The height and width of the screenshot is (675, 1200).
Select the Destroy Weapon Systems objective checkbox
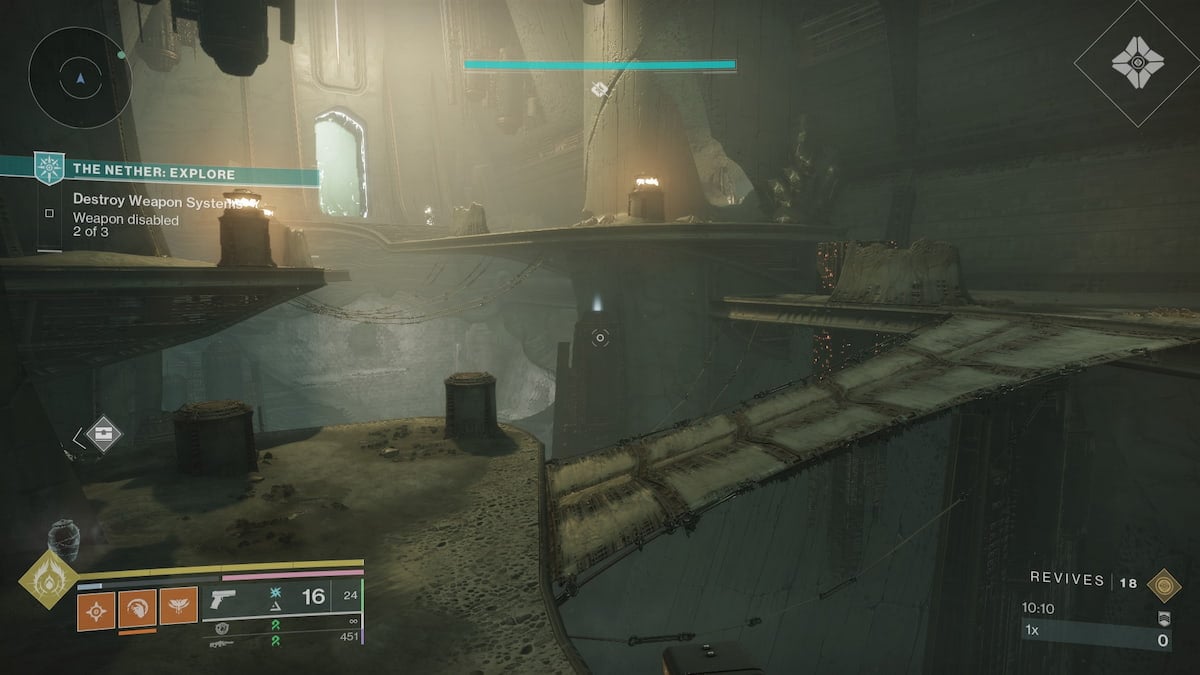coord(49,212)
